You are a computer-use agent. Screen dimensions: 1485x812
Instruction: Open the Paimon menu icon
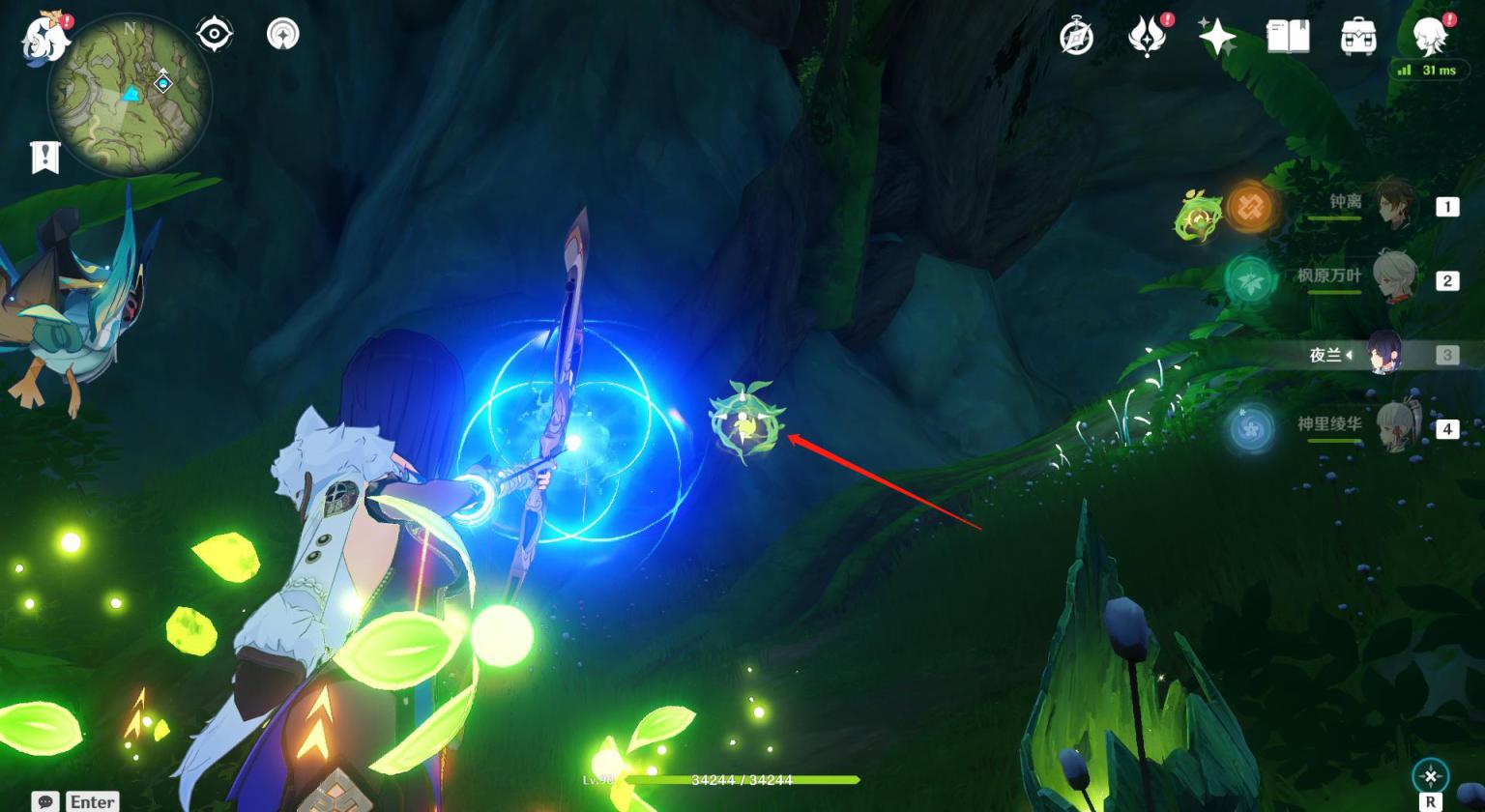pyautogui.click(x=45, y=39)
